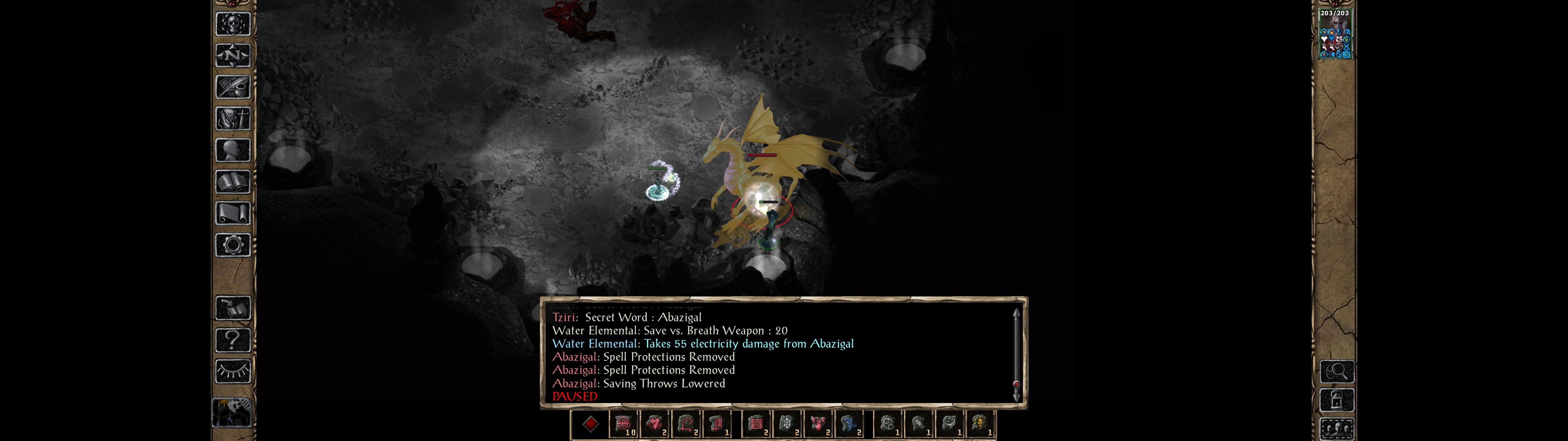The height and width of the screenshot is (441, 1568).
Task: Click the skull icon in the left sidebar
Action: (x=233, y=24)
